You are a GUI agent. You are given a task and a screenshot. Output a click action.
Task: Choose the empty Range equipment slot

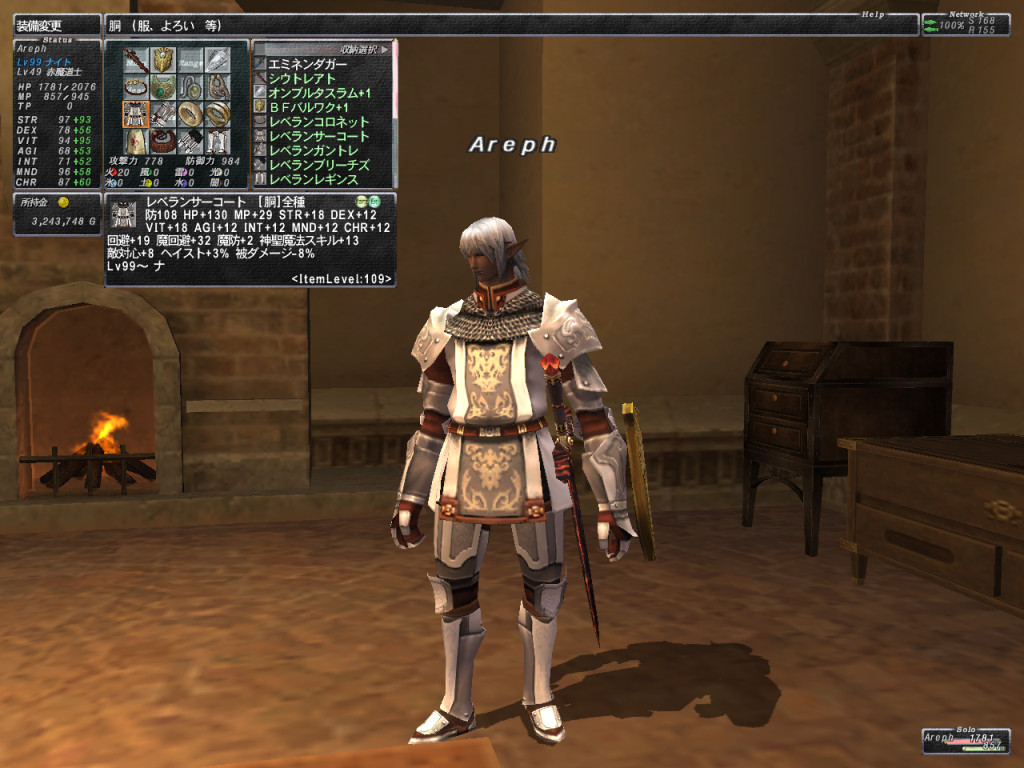(189, 60)
